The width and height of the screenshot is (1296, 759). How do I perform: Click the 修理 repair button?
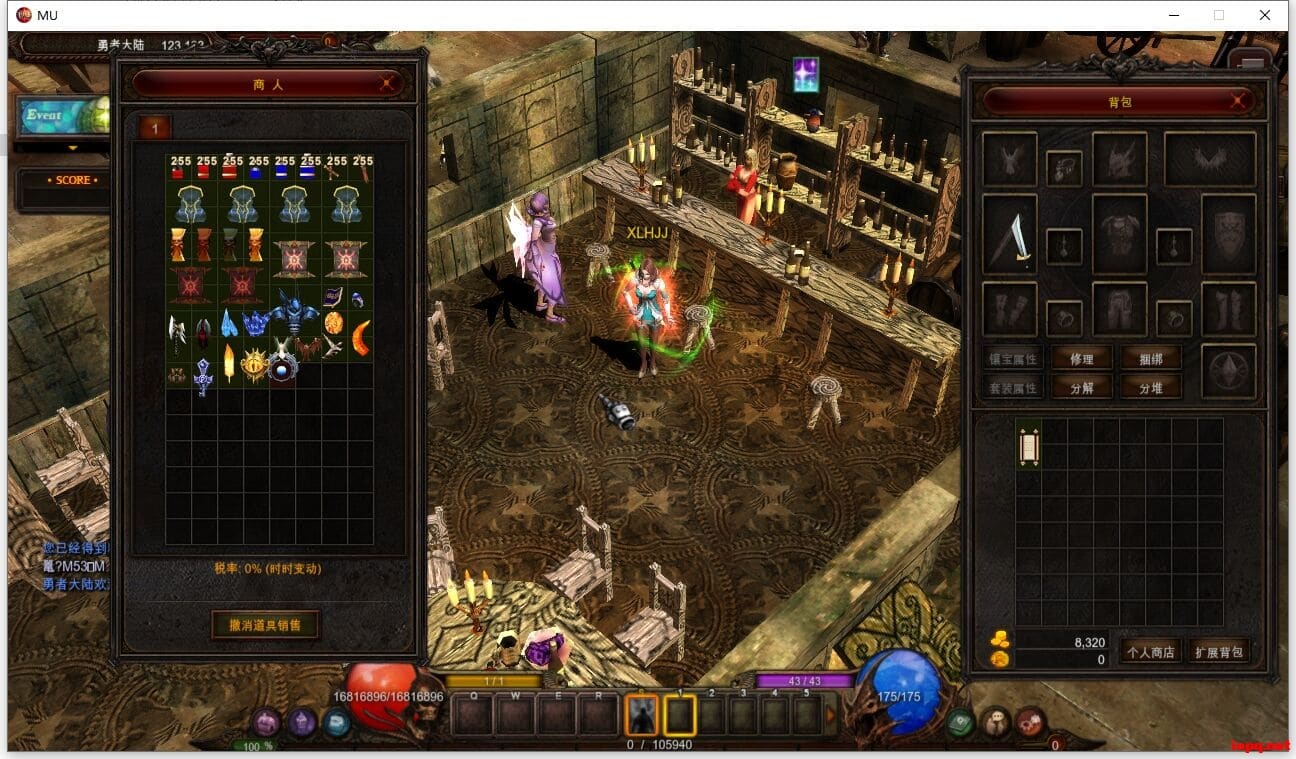(1082, 359)
